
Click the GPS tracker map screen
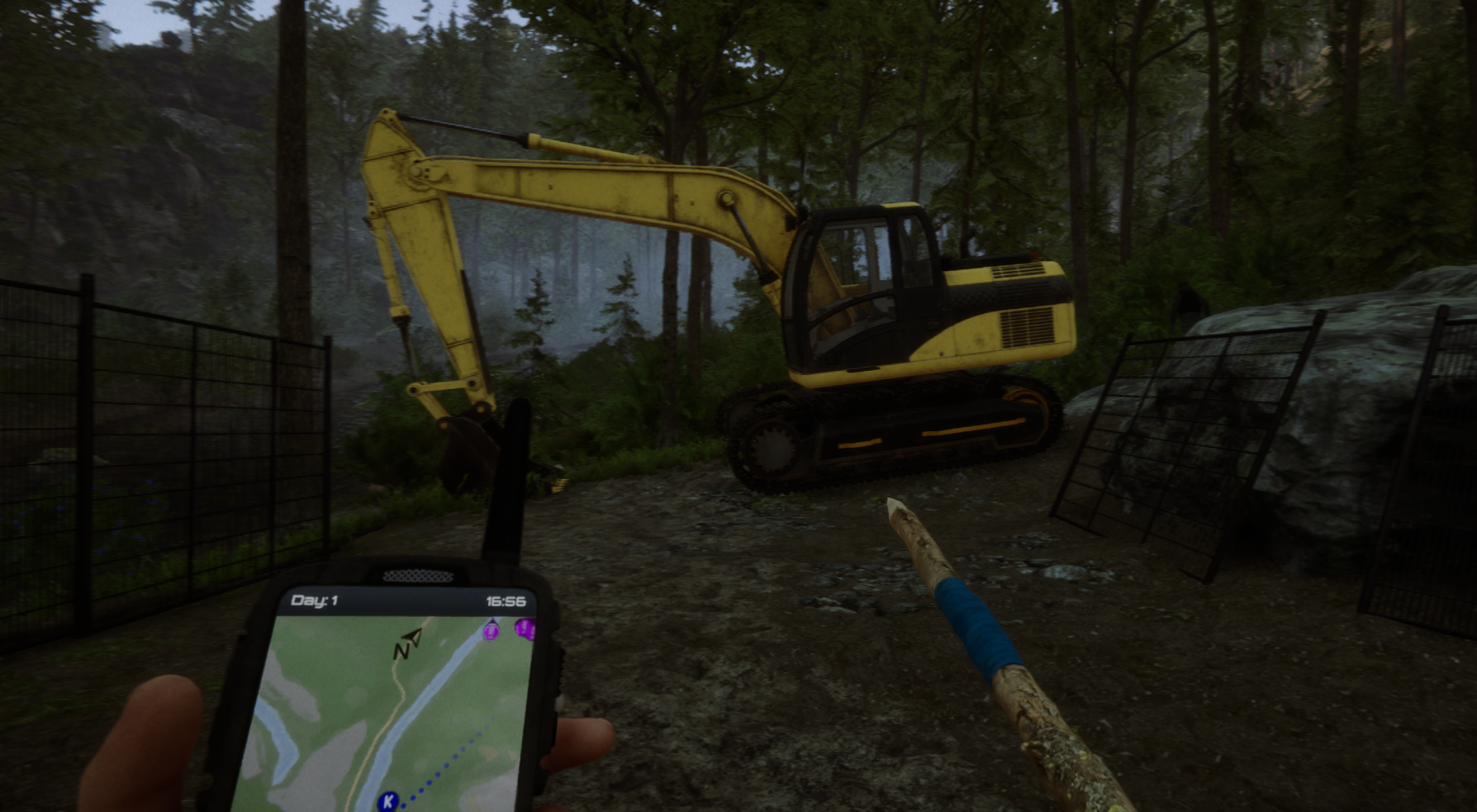[388, 710]
